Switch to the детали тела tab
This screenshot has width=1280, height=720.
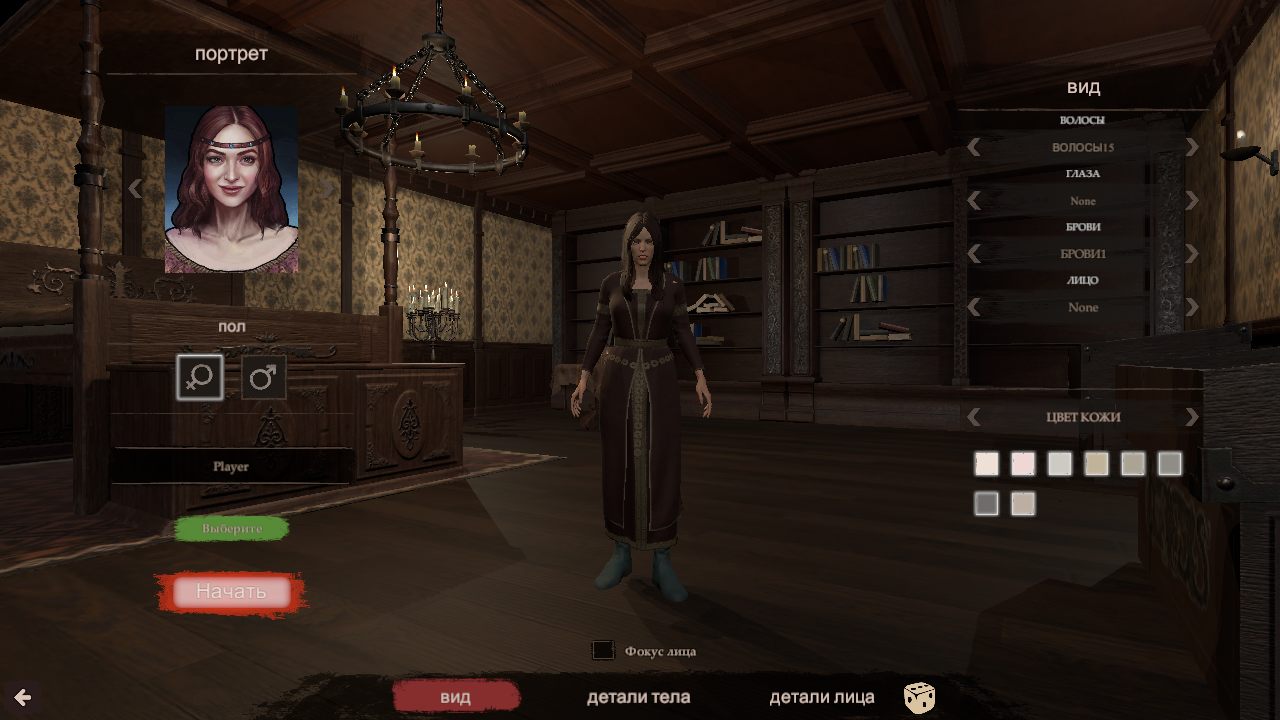[638, 697]
